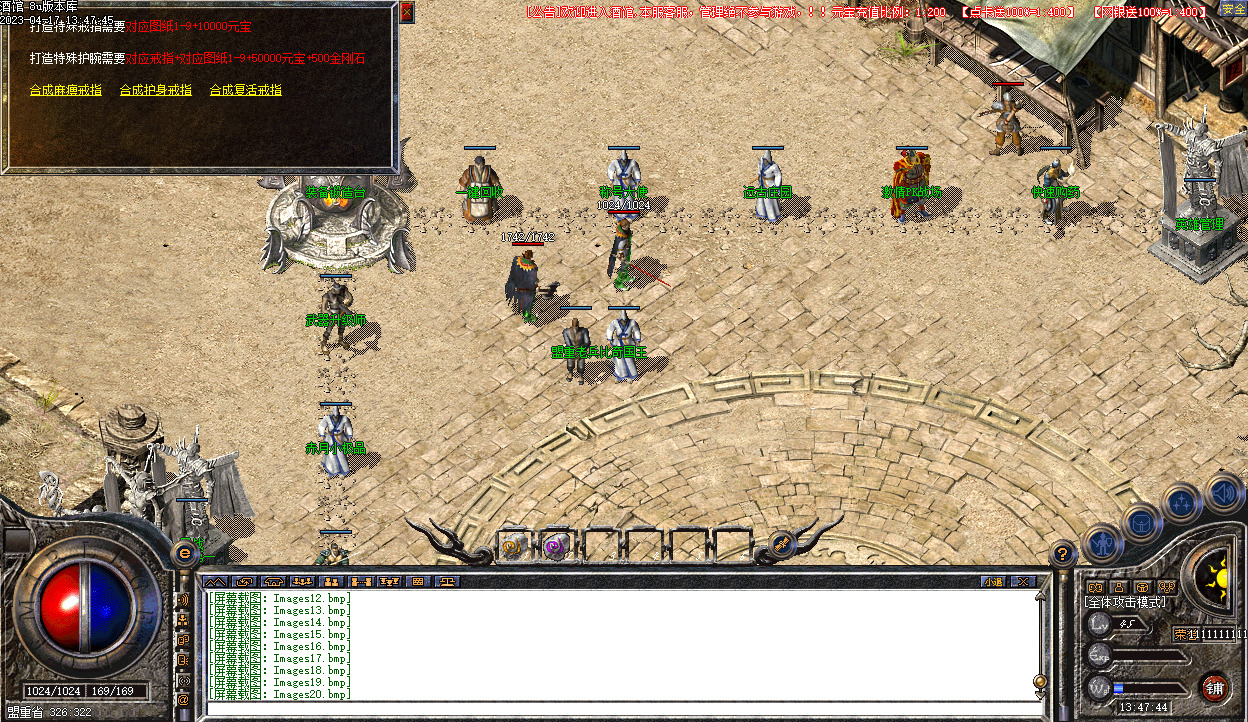The image size is (1248, 722).
Task: Select the purple scroll hotbar slot
Action: tap(556, 546)
